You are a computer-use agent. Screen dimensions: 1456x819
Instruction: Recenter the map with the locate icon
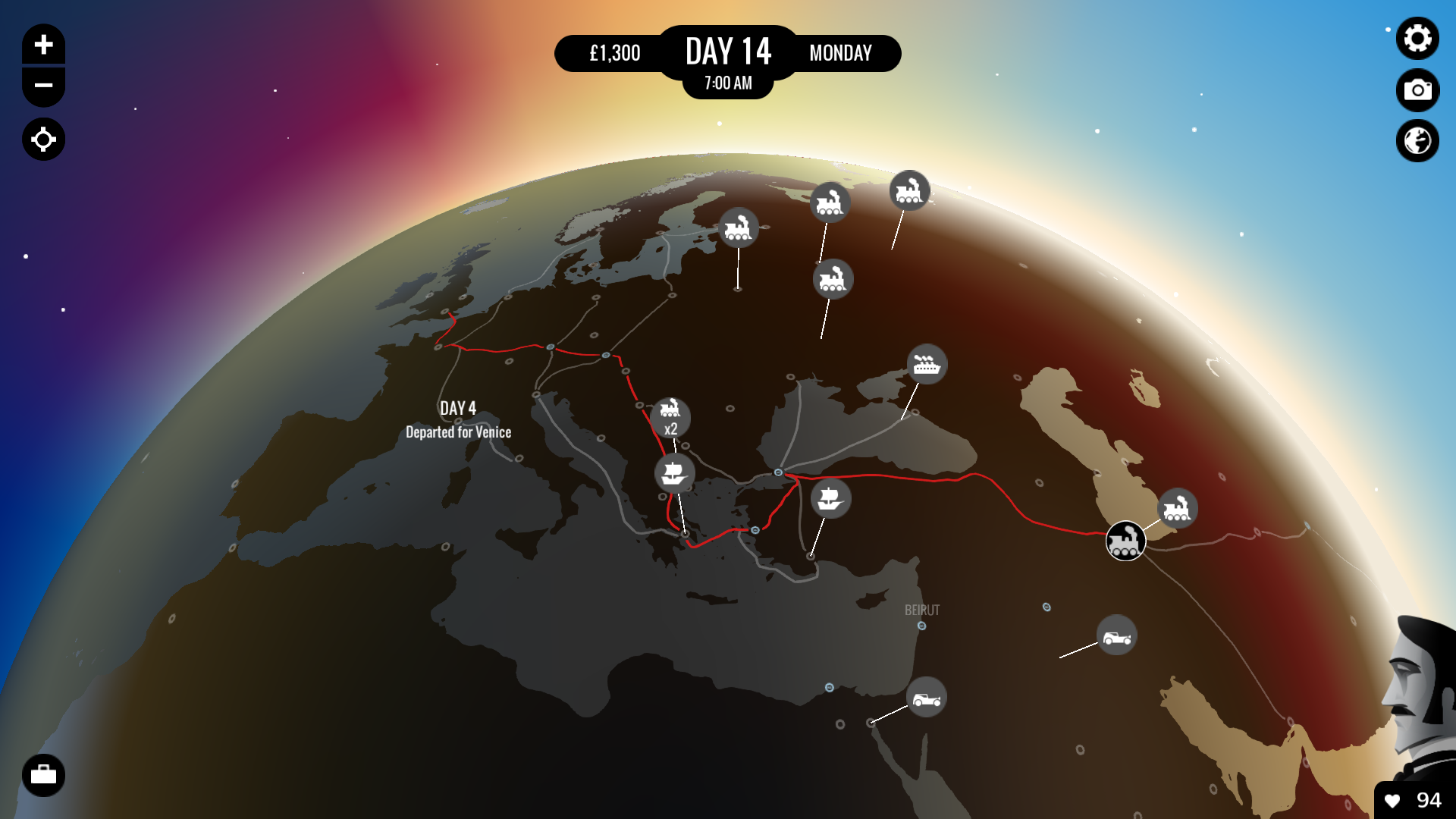pyautogui.click(x=43, y=140)
